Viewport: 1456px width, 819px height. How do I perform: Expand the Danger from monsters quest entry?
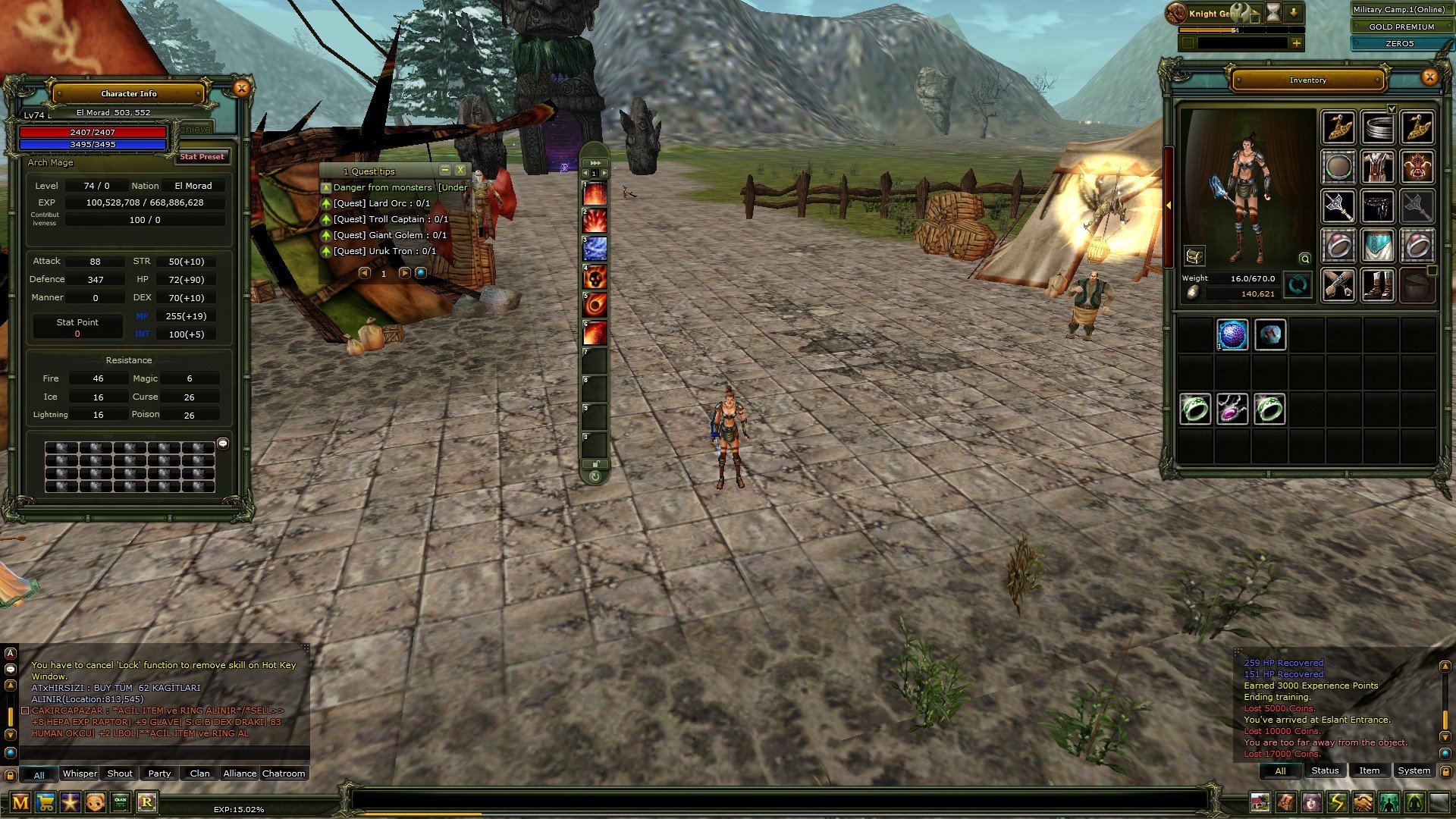click(326, 187)
